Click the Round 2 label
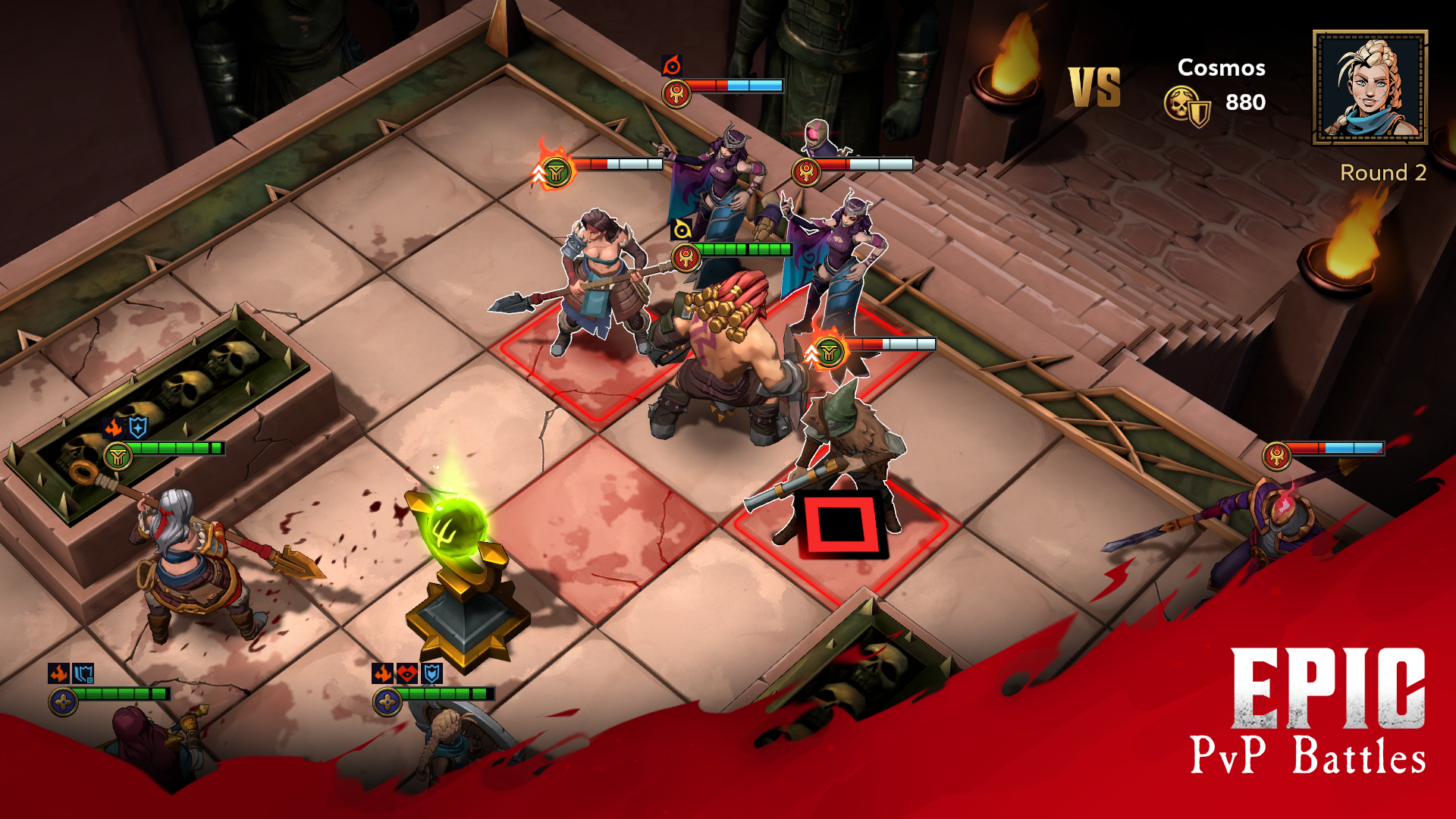Screen dimensions: 1456x819 click(1384, 172)
